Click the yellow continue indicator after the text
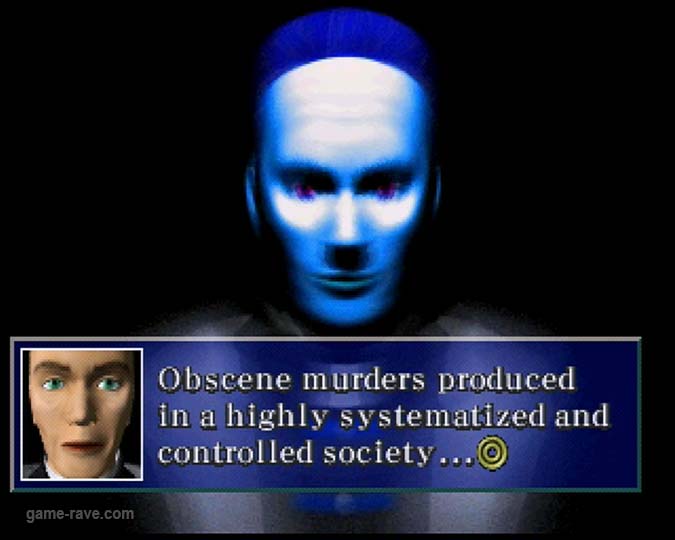Image resolution: width=675 pixels, height=540 pixels. tap(492, 453)
